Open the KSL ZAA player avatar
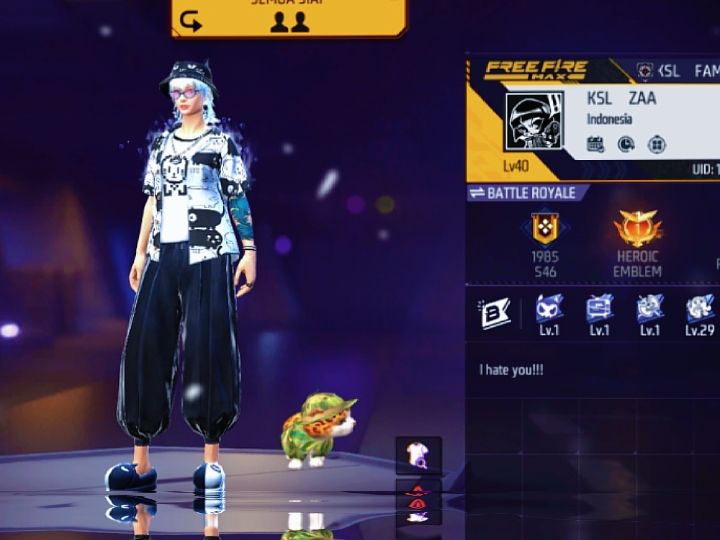 point(534,124)
